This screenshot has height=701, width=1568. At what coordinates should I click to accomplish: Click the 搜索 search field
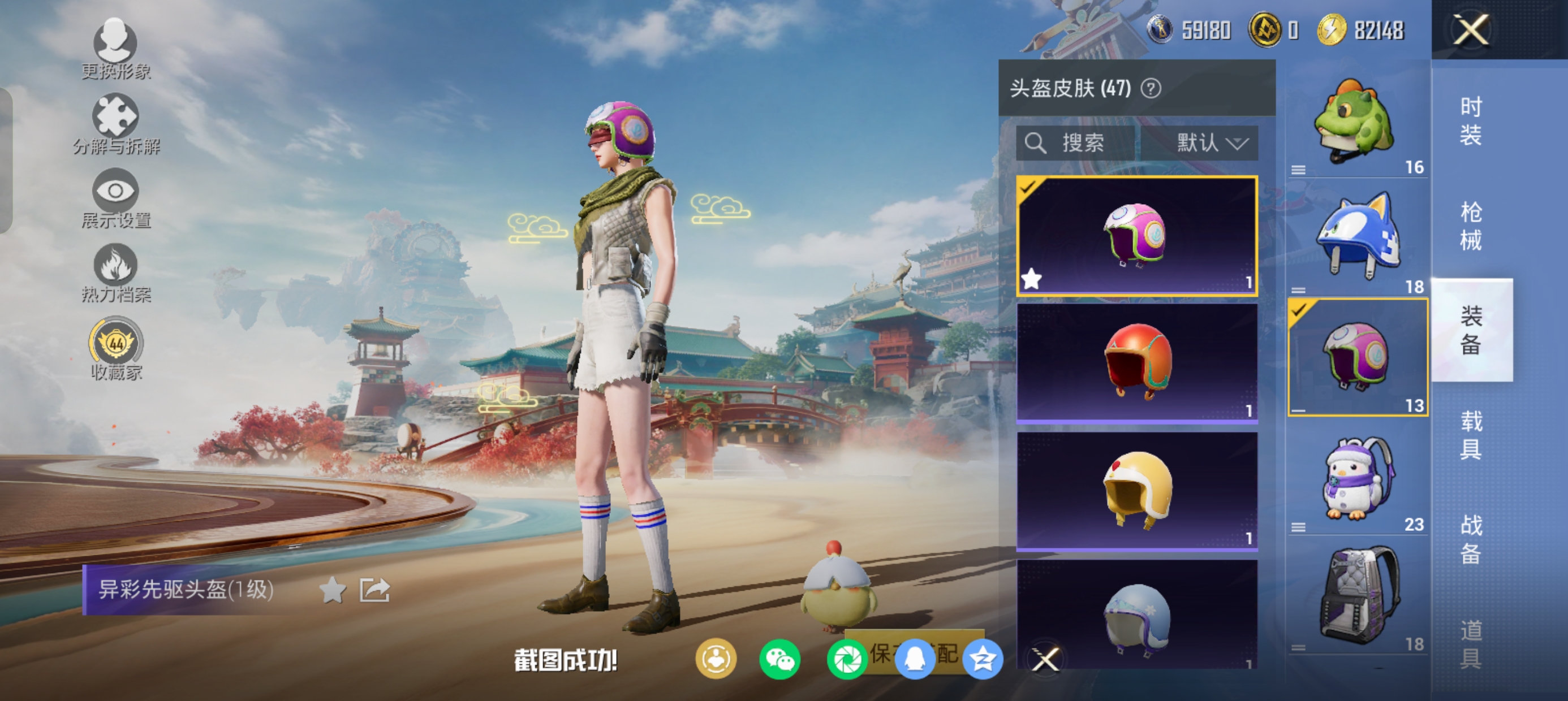point(1075,143)
